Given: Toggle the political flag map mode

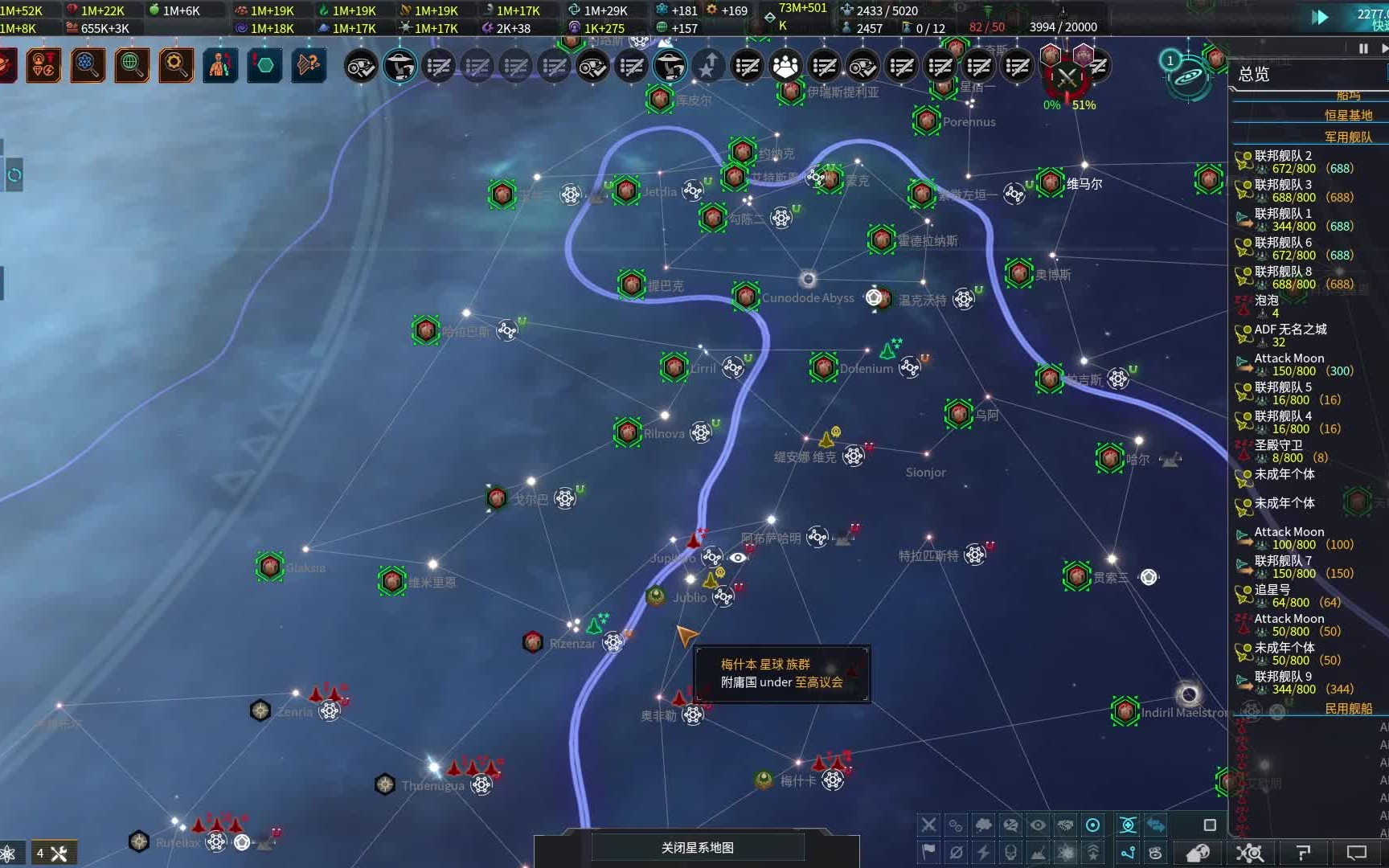Looking at the screenshot, I should [x=928, y=854].
